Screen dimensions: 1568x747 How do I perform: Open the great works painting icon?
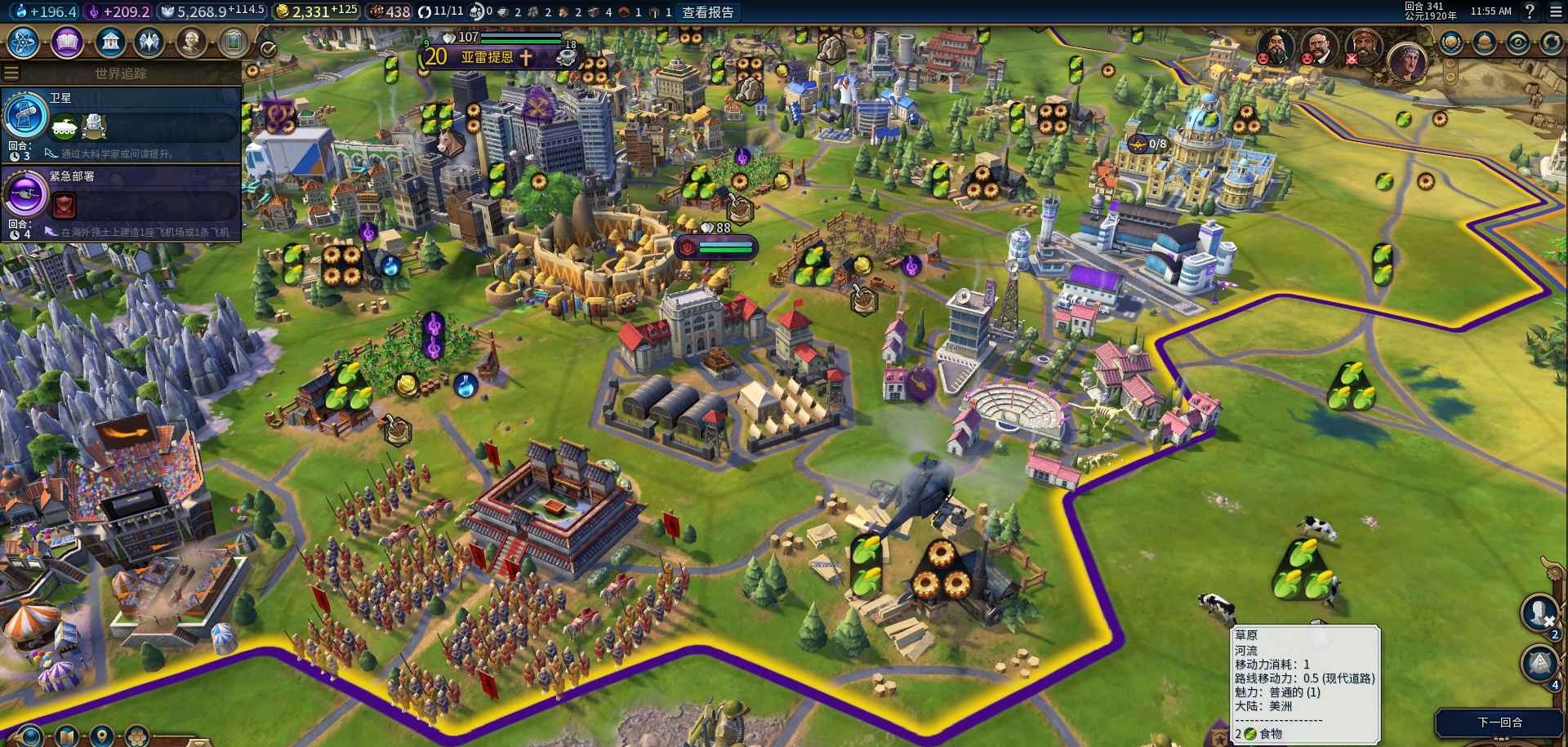(234, 42)
